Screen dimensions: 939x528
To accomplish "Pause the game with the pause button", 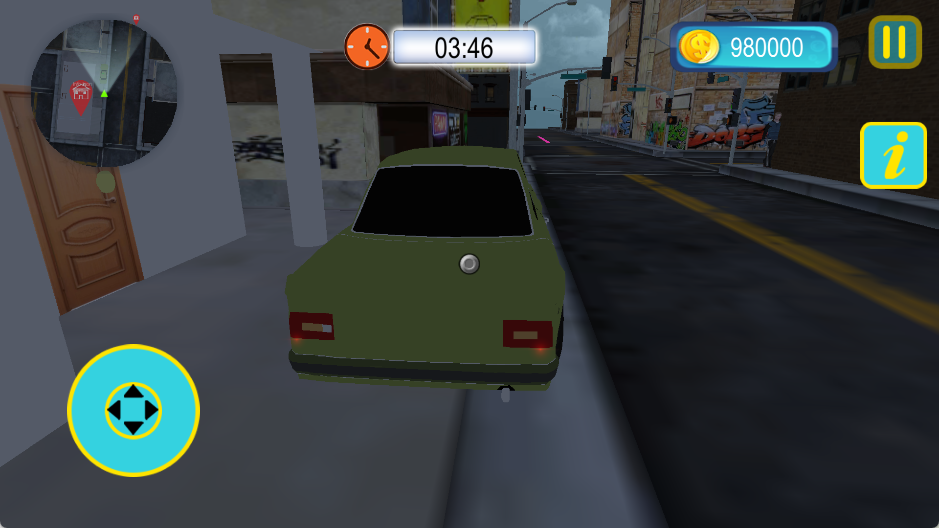I will (x=894, y=42).
